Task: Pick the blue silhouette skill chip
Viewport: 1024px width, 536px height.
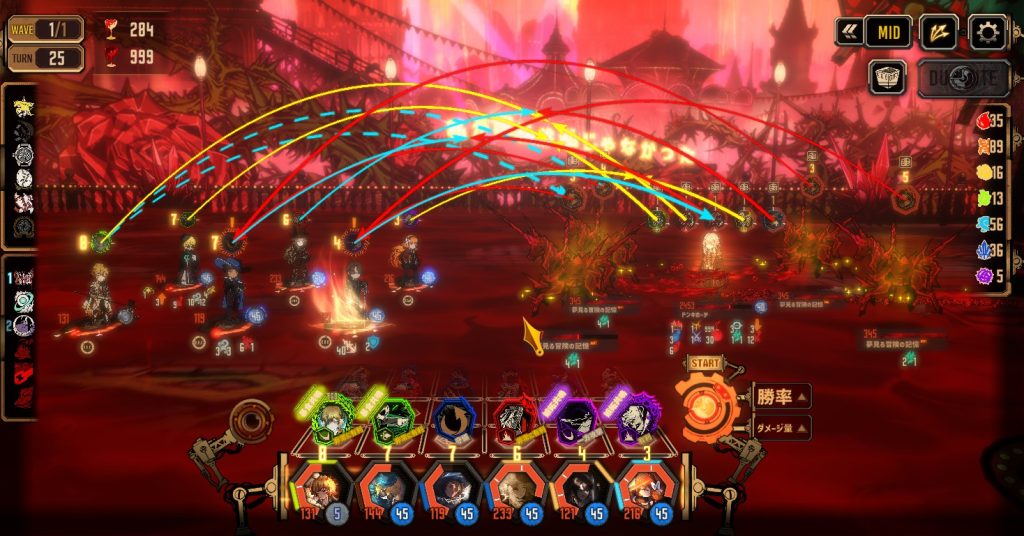Action: [453, 421]
